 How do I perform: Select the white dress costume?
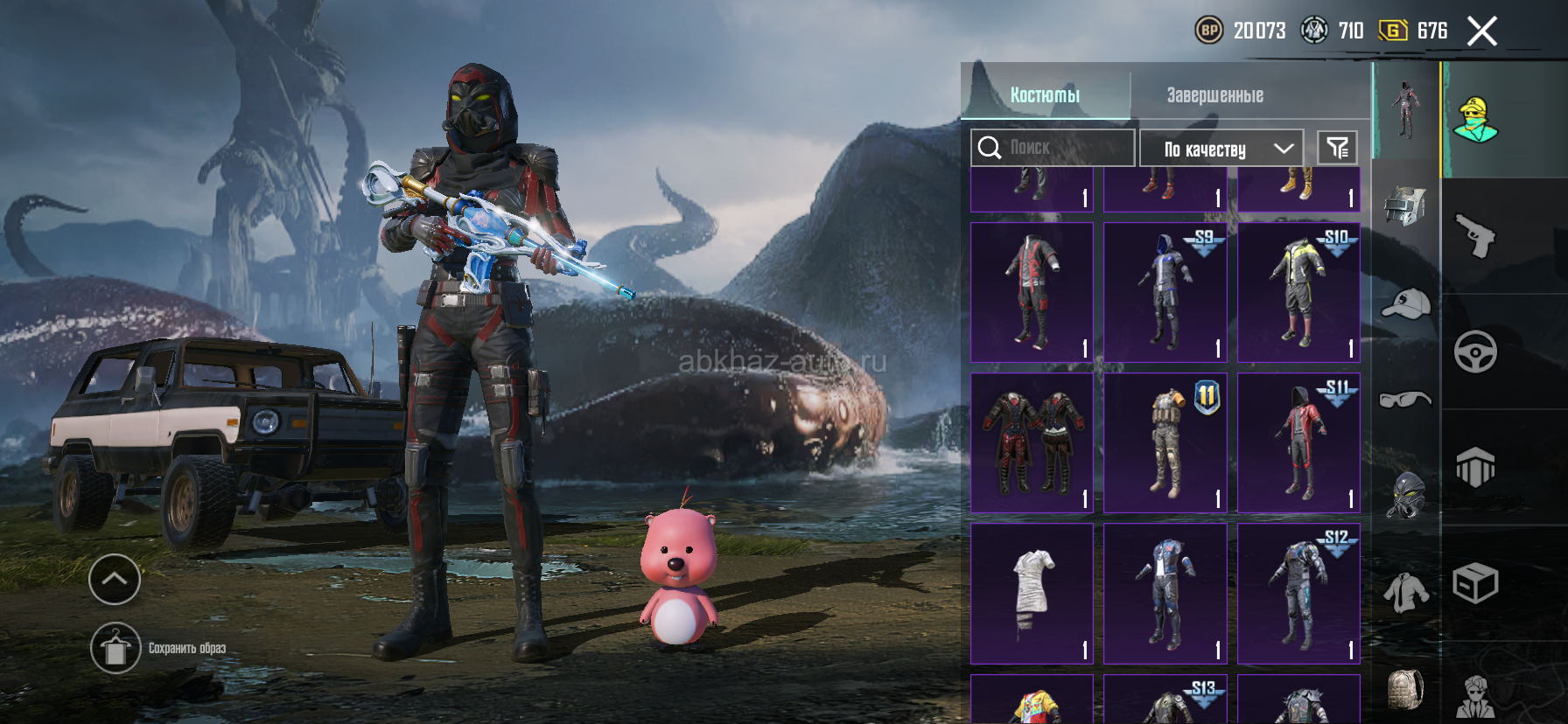point(1032,594)
